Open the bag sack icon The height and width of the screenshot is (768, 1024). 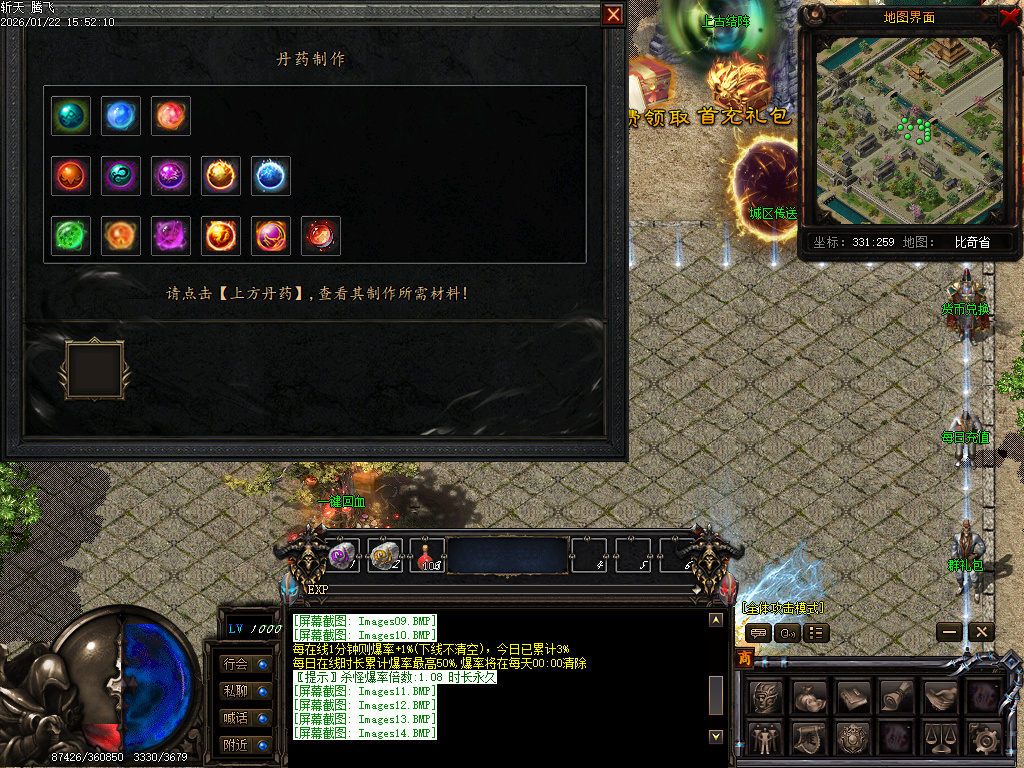808,696
